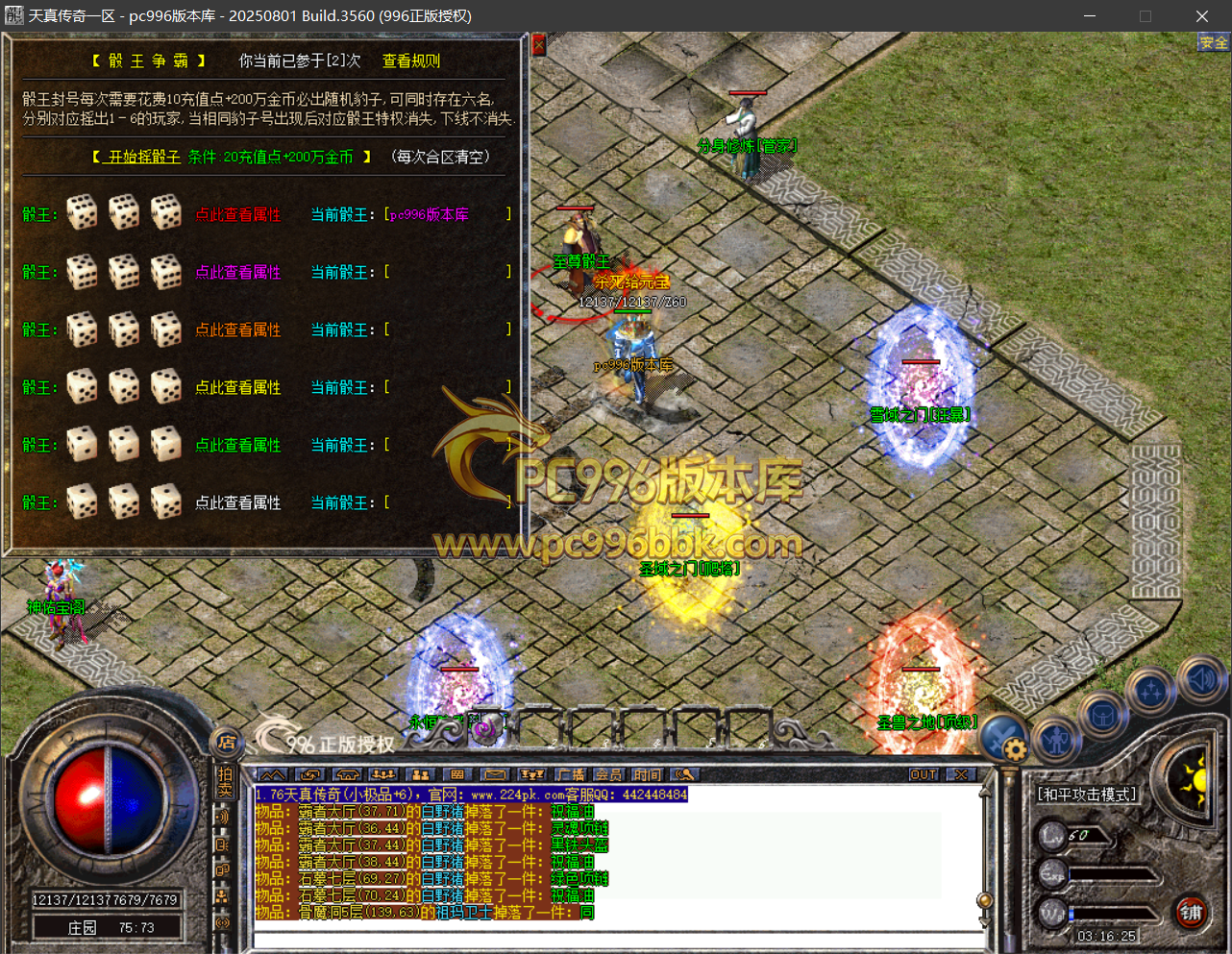
Task: Open the character figure icon
Action: pyautogui.click(x=1056, y=738)
